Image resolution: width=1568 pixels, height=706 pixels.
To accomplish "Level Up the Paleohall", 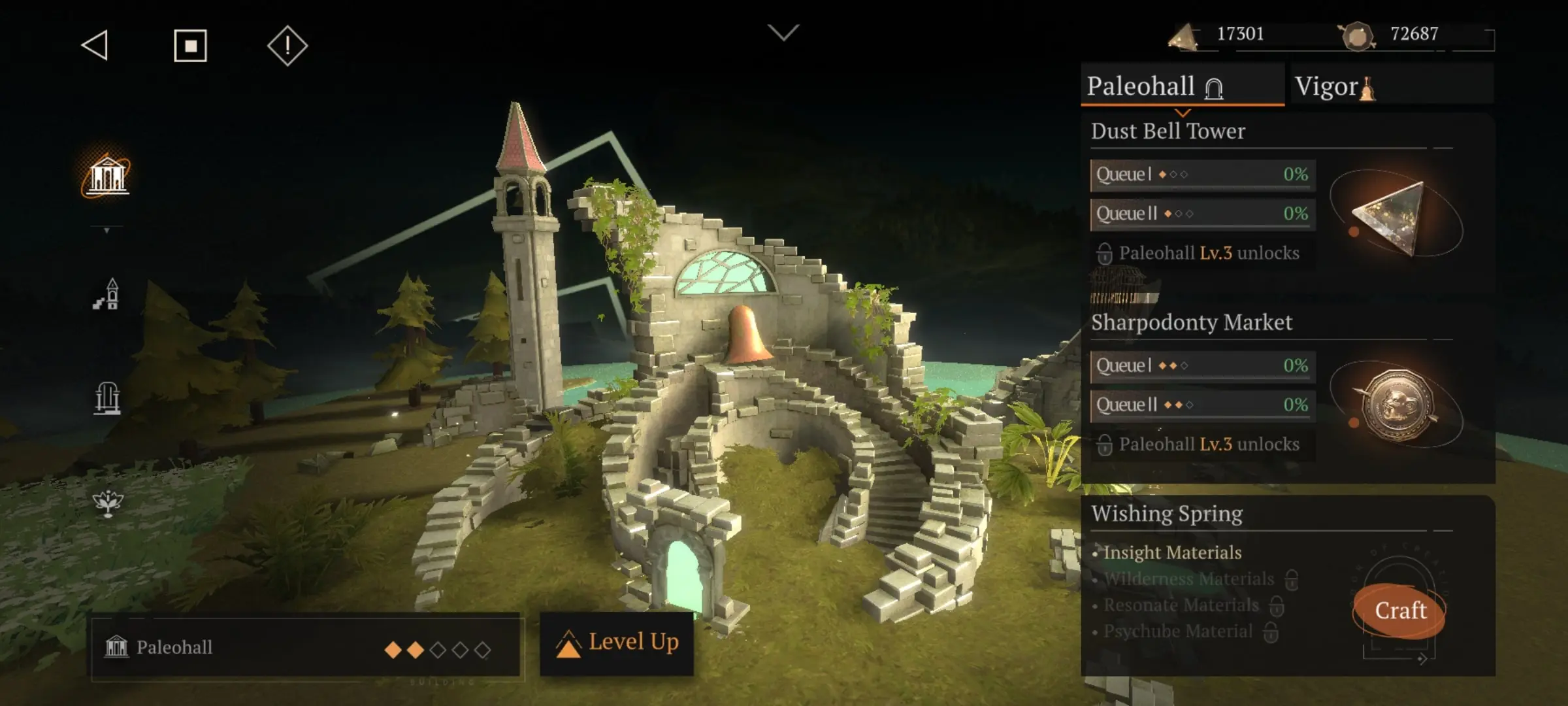I will click(x=617, y=643).
